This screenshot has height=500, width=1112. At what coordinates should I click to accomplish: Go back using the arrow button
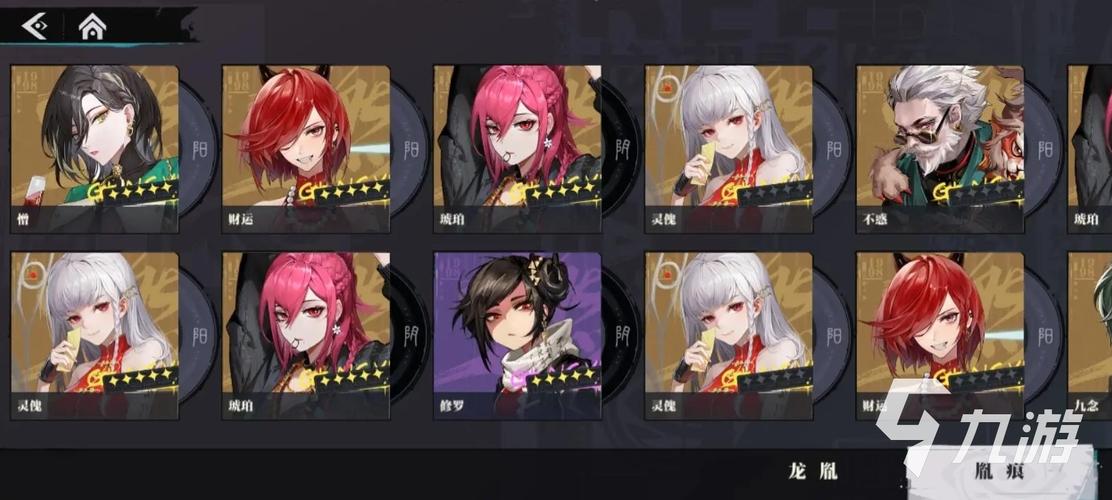pyautogui.click(x=35, y=26)
